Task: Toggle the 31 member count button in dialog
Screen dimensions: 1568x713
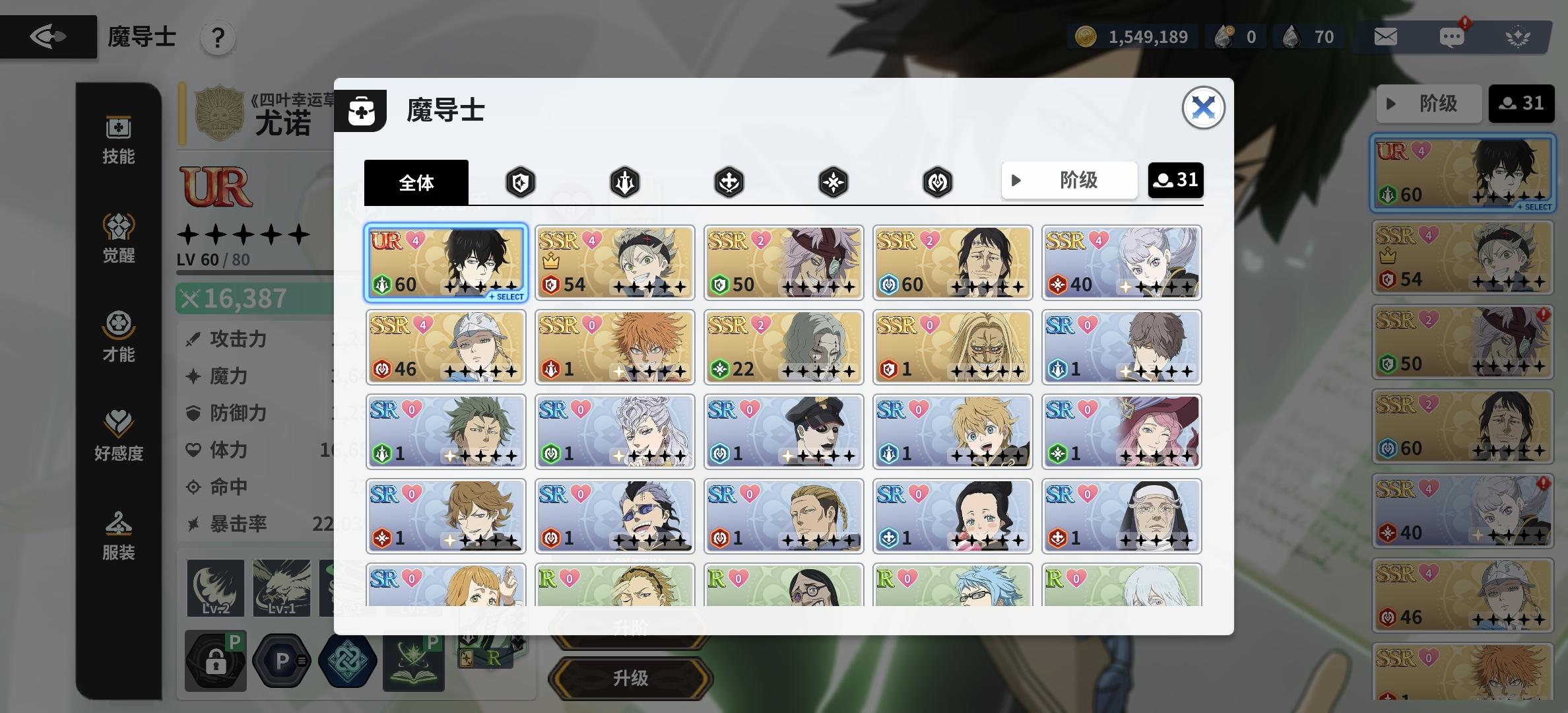Action: [1176, 180]
